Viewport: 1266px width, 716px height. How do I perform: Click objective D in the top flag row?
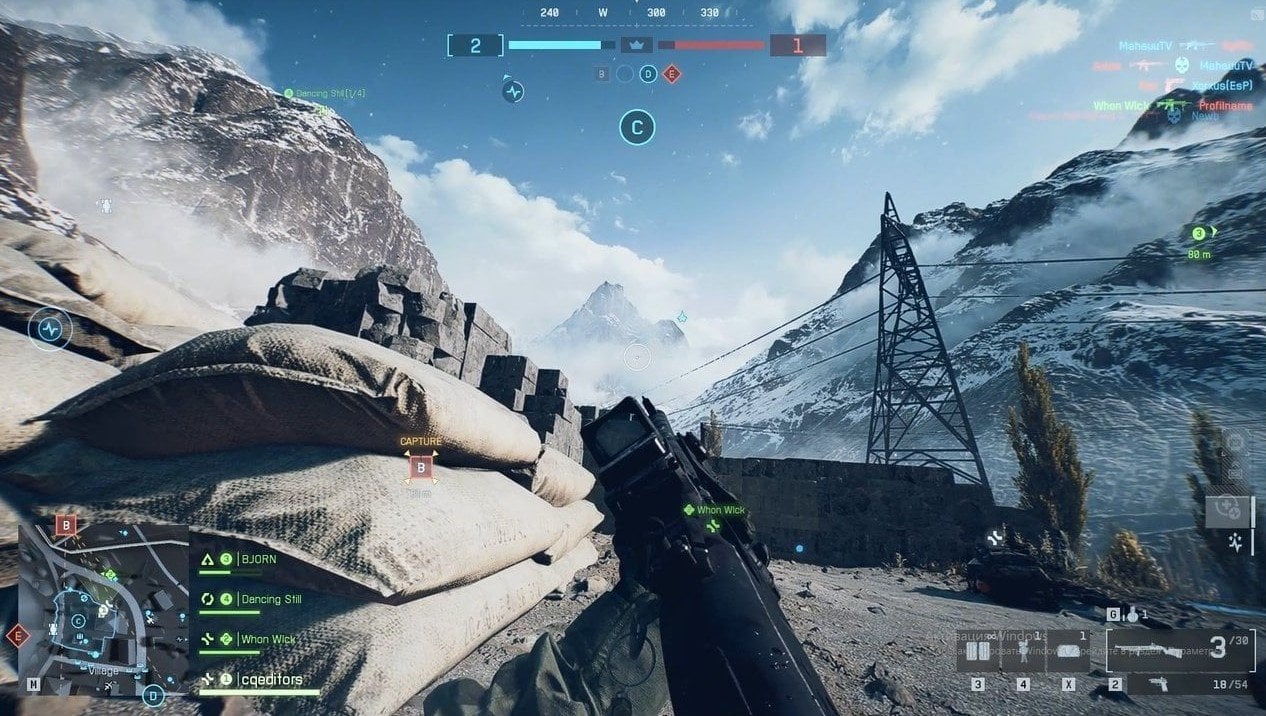pos(648,73)
